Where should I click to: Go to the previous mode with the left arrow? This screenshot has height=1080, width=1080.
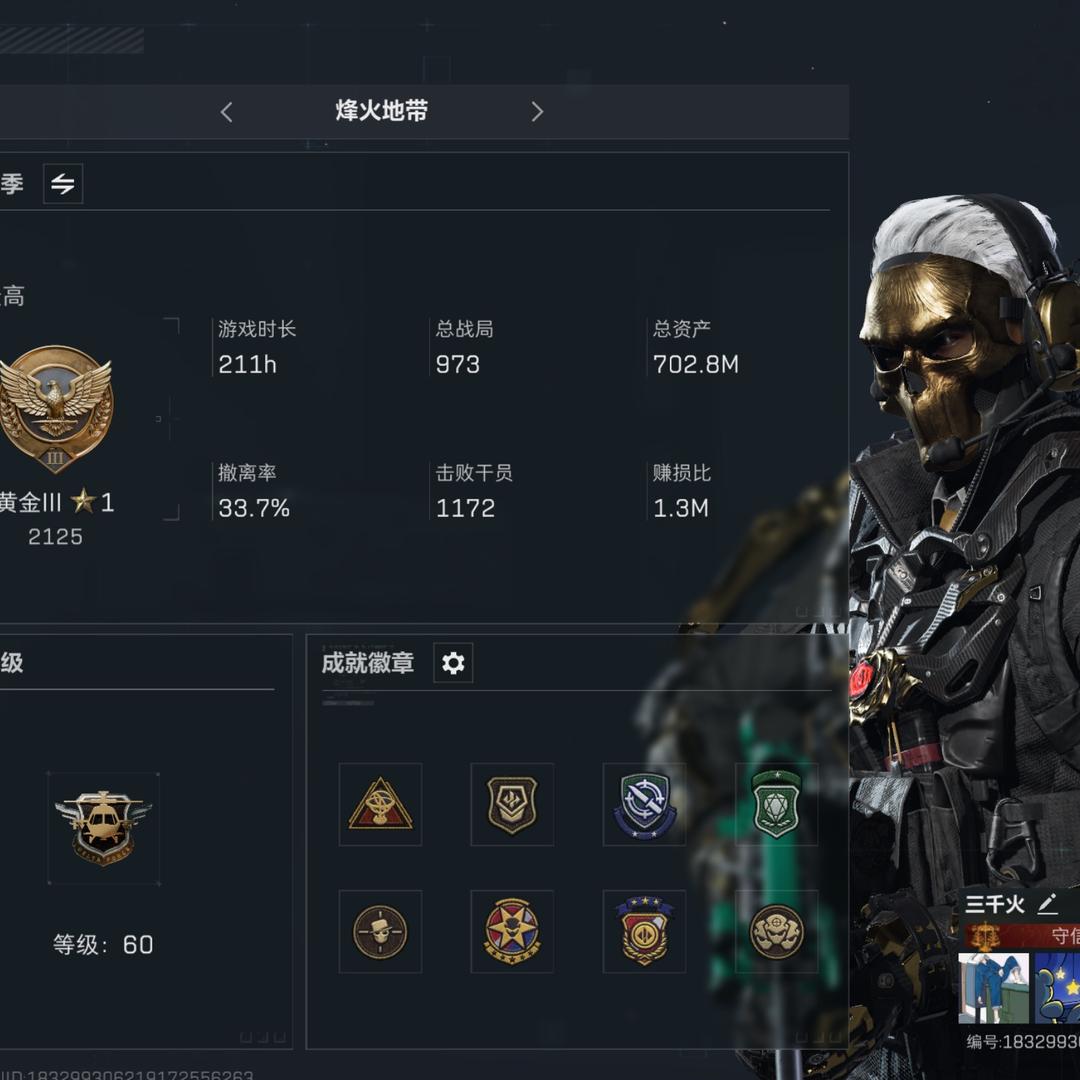coord(227,112)
